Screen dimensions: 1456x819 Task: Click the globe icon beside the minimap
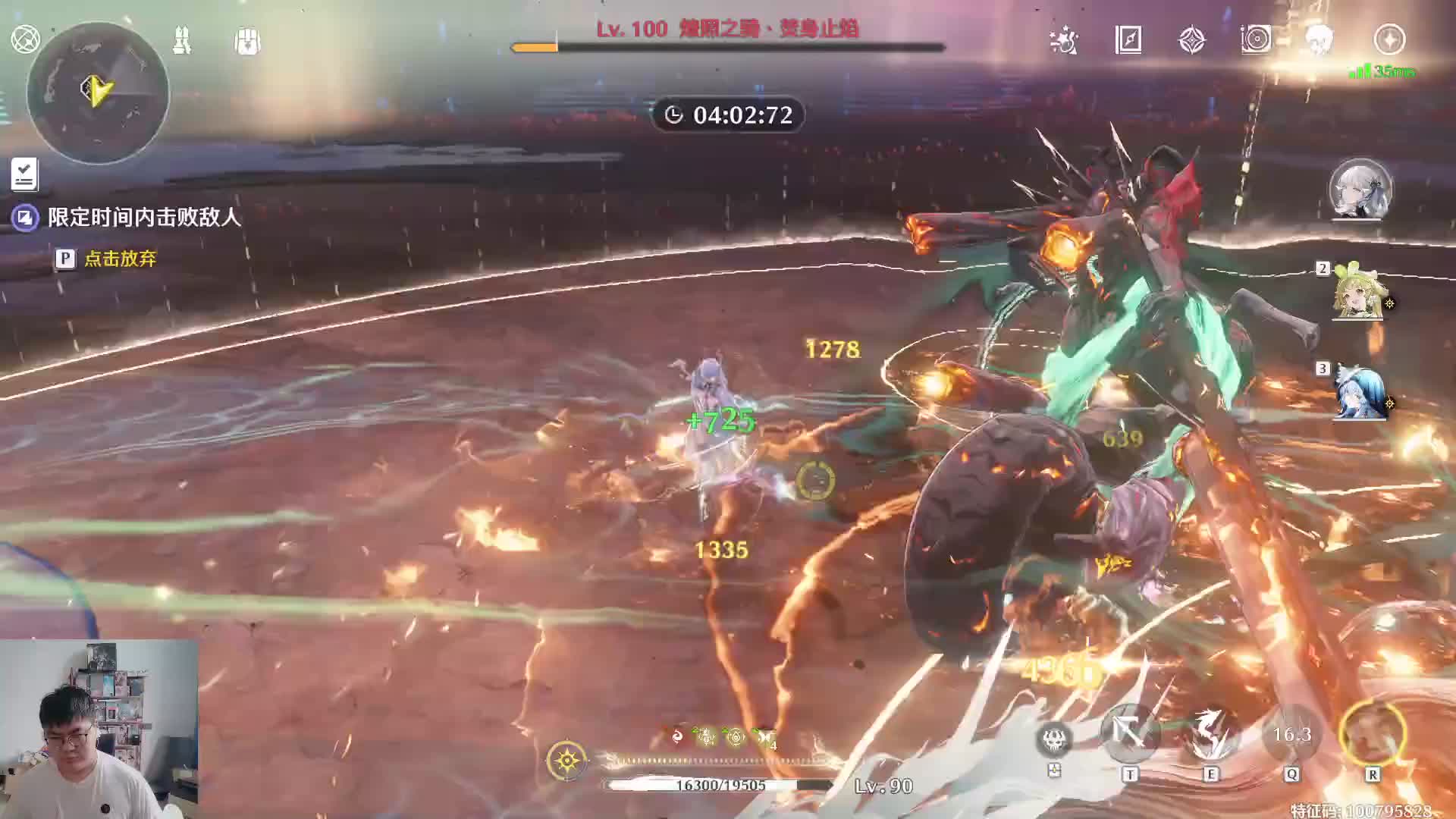click(x=25, y=39)
